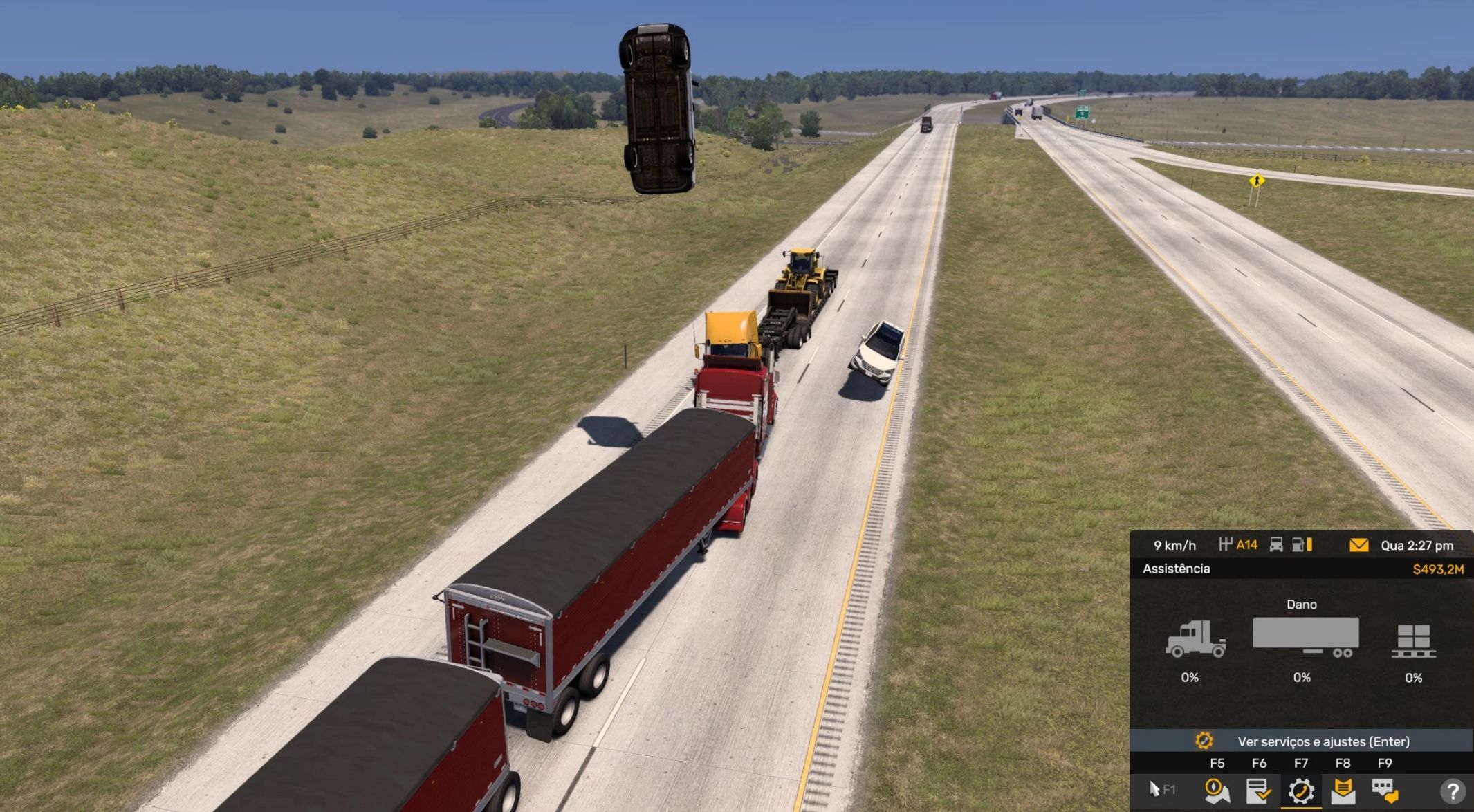Click the gear icon beside Ver serviços
Image resolution: width=1474 pixels, height=812 pixels.
(1205, 741)
